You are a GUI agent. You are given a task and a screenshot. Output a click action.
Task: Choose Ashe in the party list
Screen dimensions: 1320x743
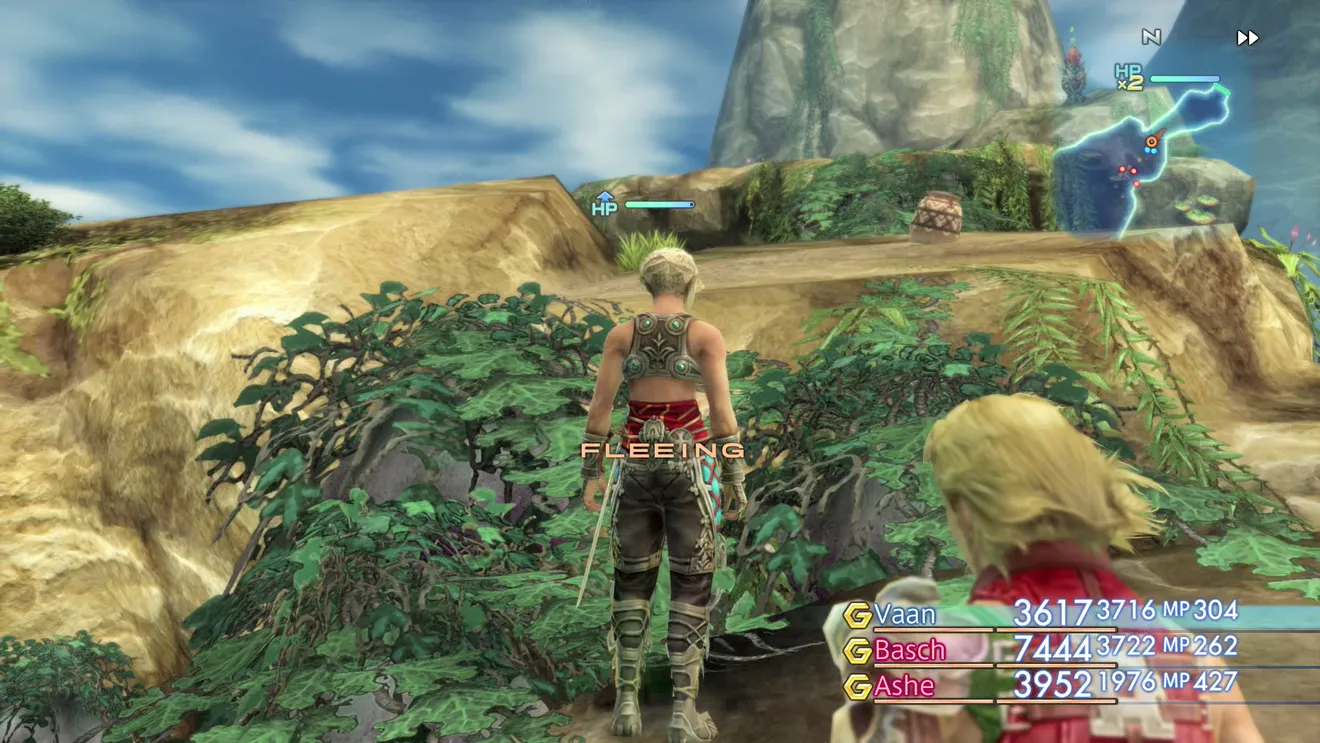point(904,686)
